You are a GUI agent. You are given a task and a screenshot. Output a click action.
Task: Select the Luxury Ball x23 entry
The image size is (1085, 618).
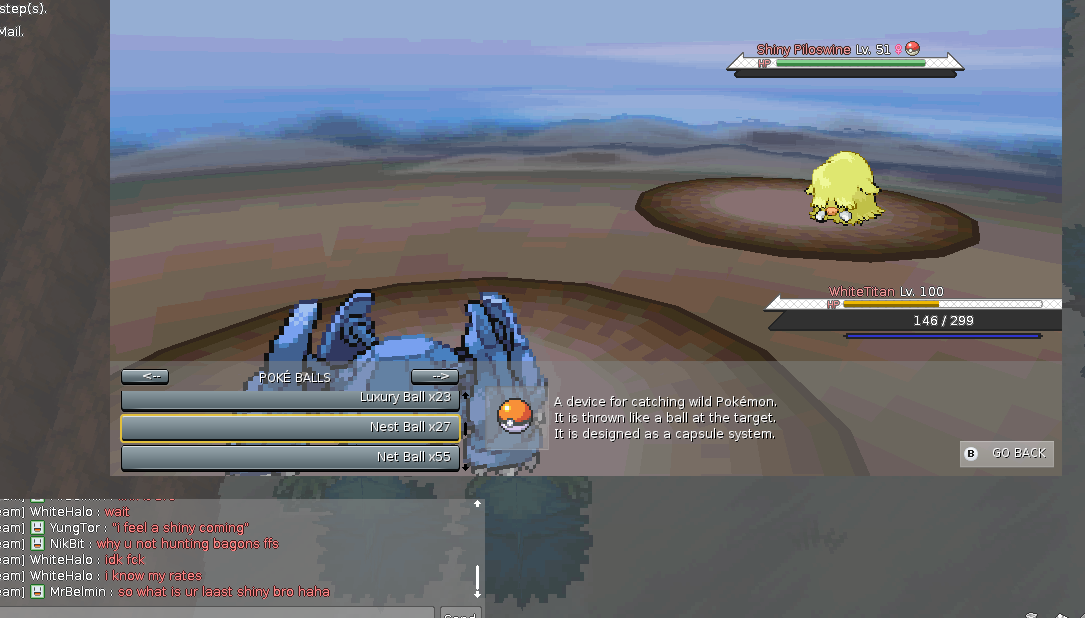[290, 398]
